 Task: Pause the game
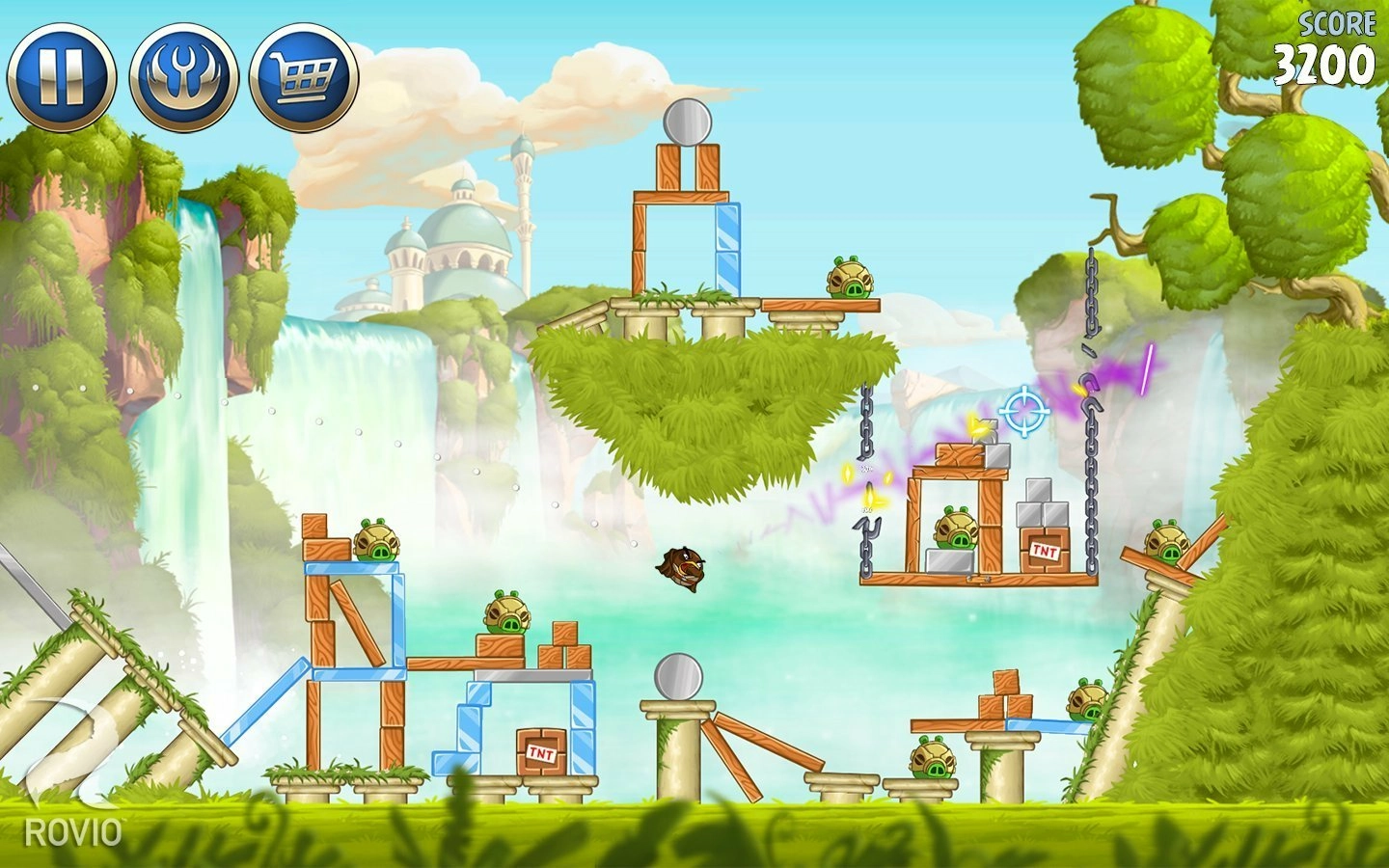[x=61, y=76]
